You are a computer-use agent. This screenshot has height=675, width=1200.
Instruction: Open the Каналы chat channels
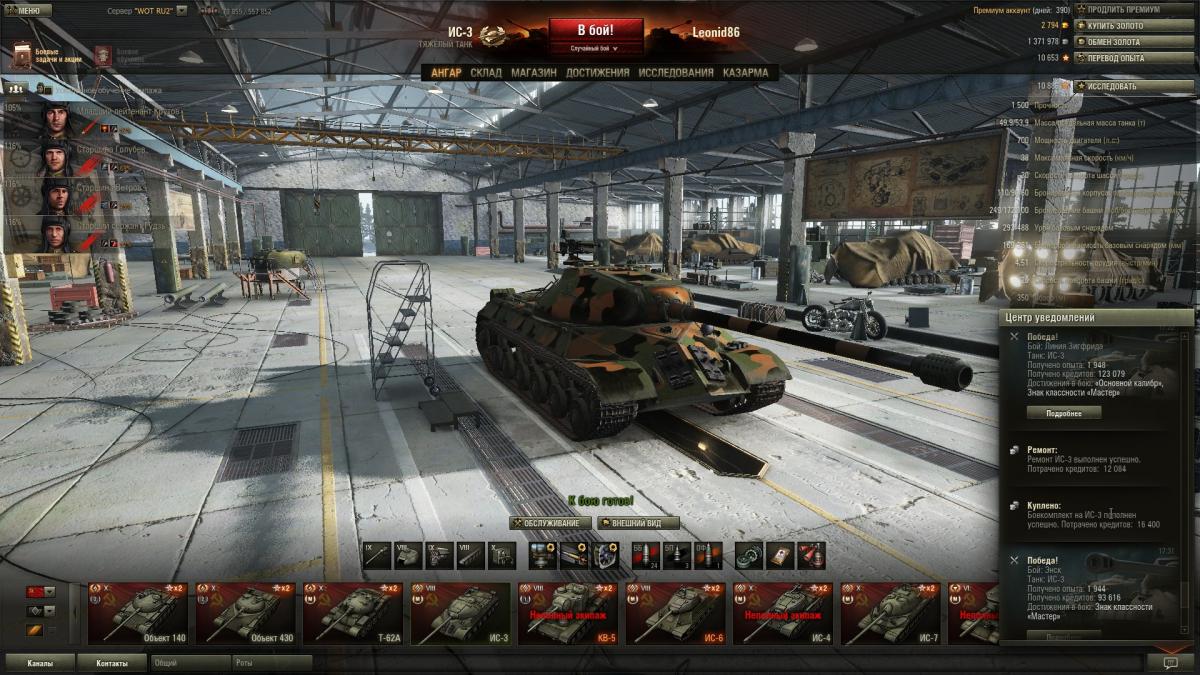[x=40, y=663]
